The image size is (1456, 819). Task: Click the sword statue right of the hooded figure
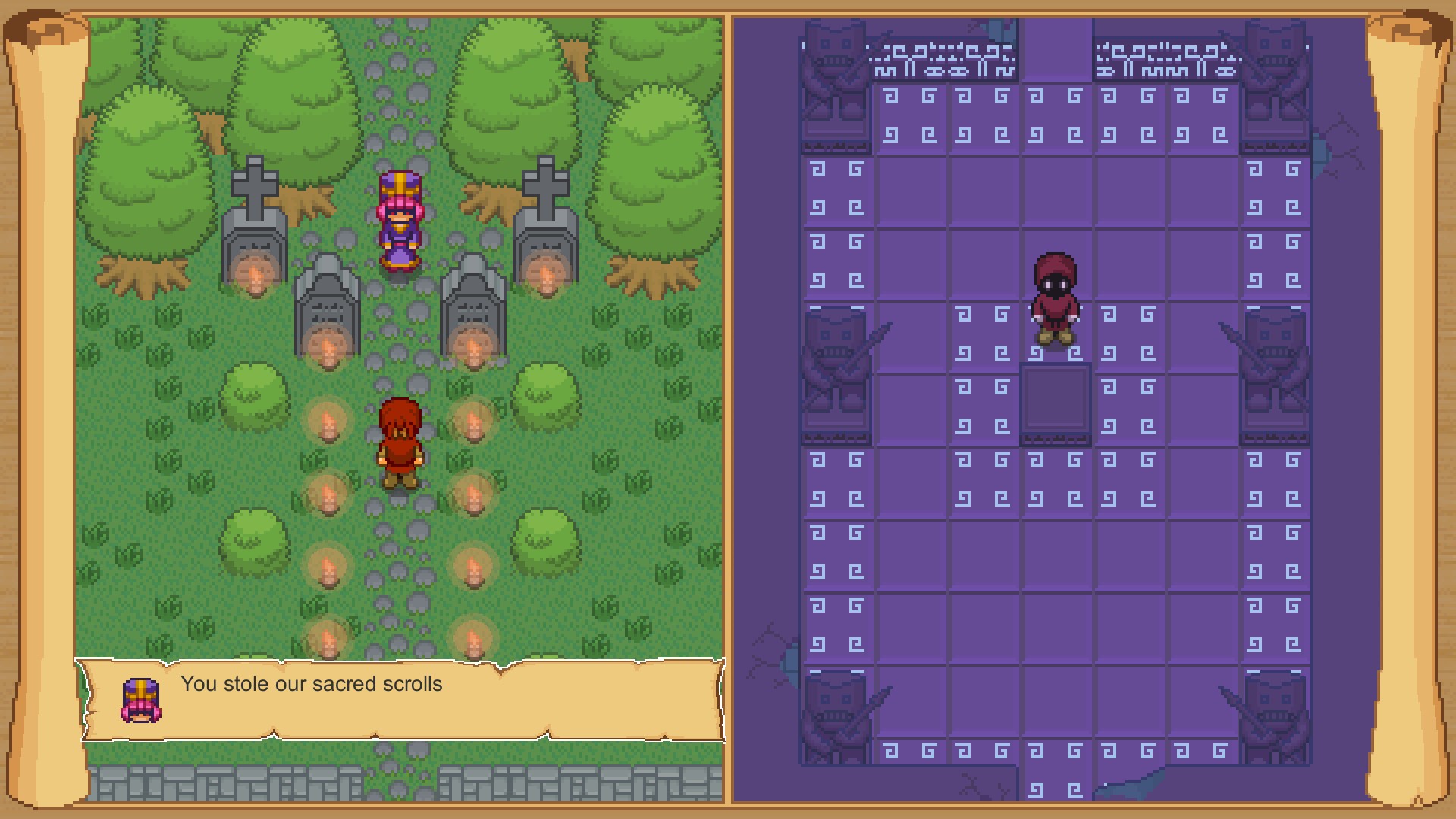coord(1274,372)
